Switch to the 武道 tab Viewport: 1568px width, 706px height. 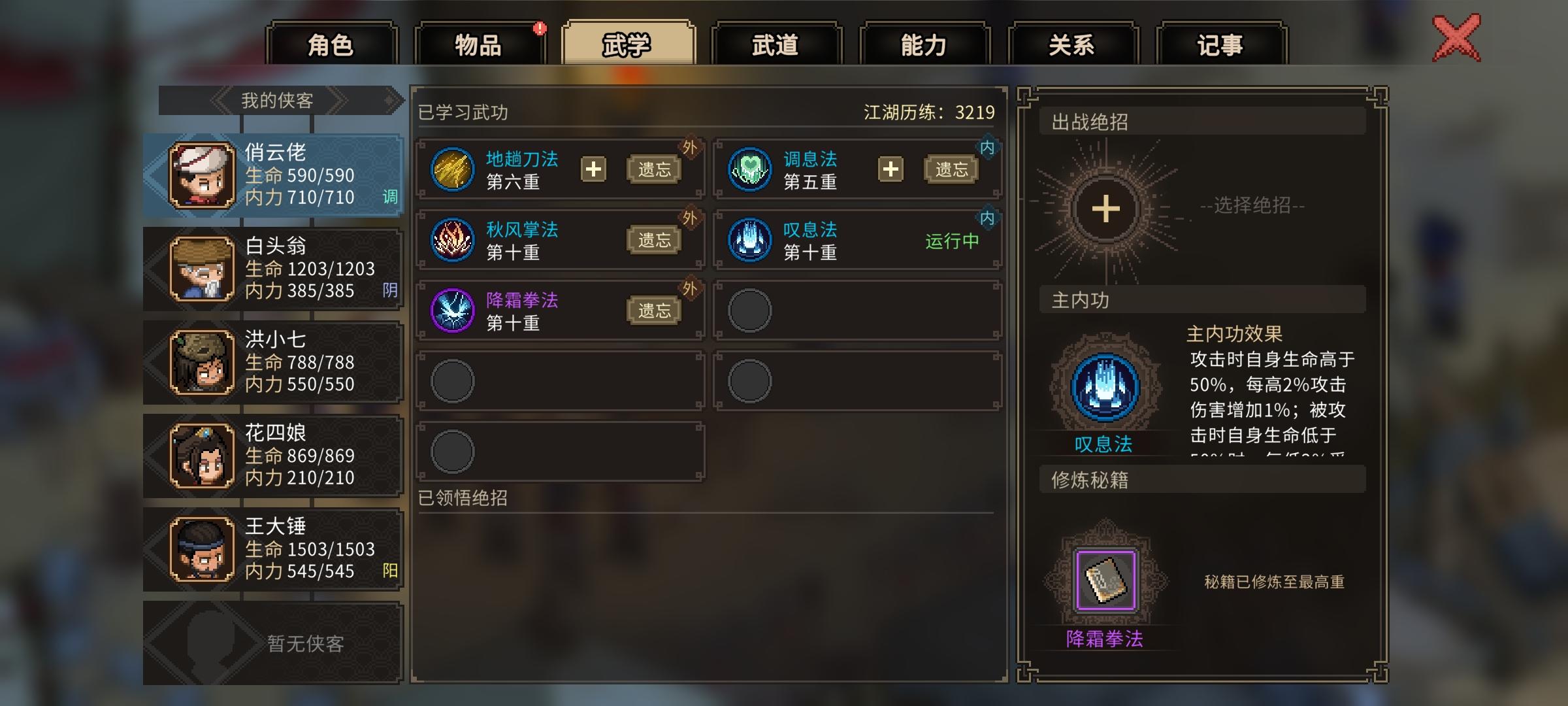click(777, 44)
